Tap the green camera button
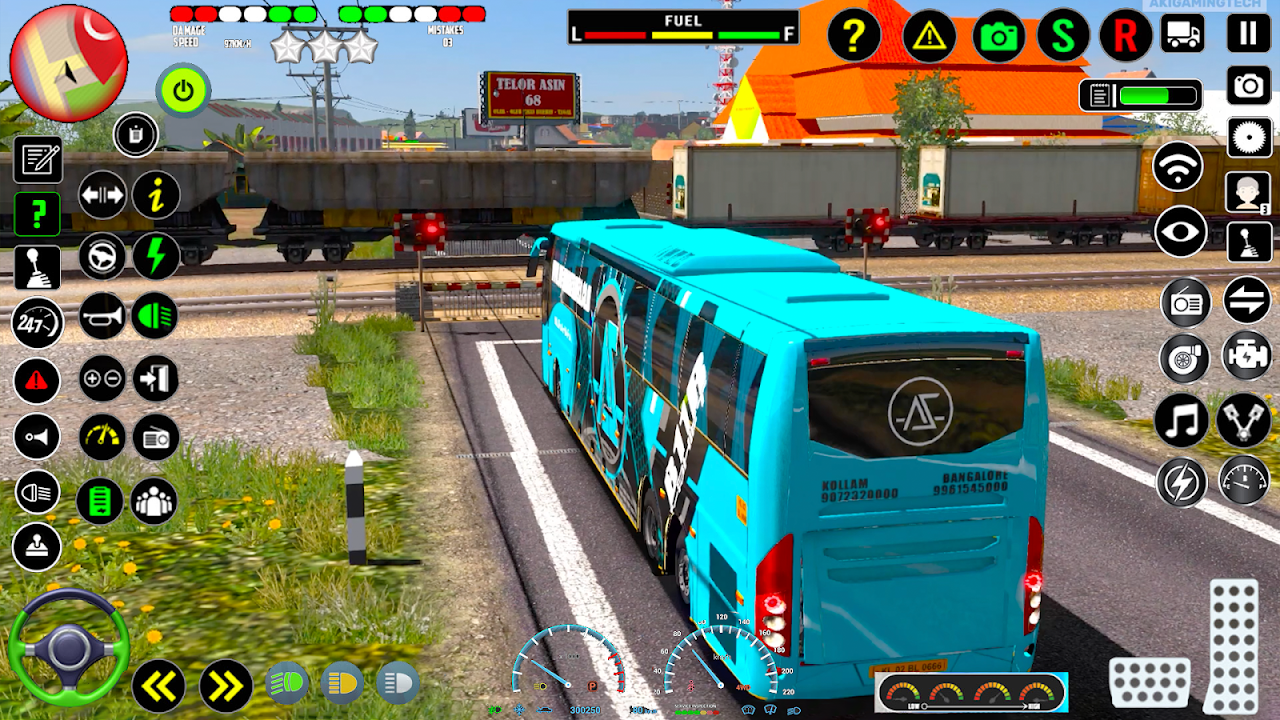1280x720 pixels. pyautogui.click(x=998, y=36)
